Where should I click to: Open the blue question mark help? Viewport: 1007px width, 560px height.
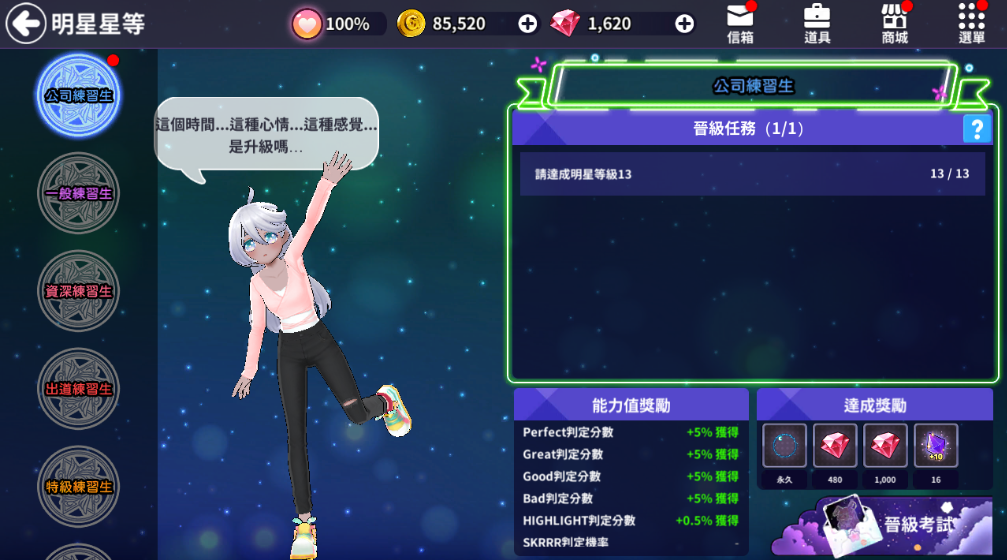tap(976, 129)
